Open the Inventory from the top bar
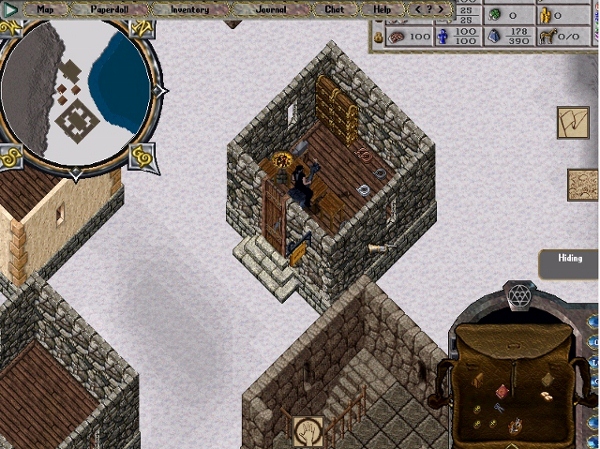Viewport: 600px width, 449px height. coord(189,9)
